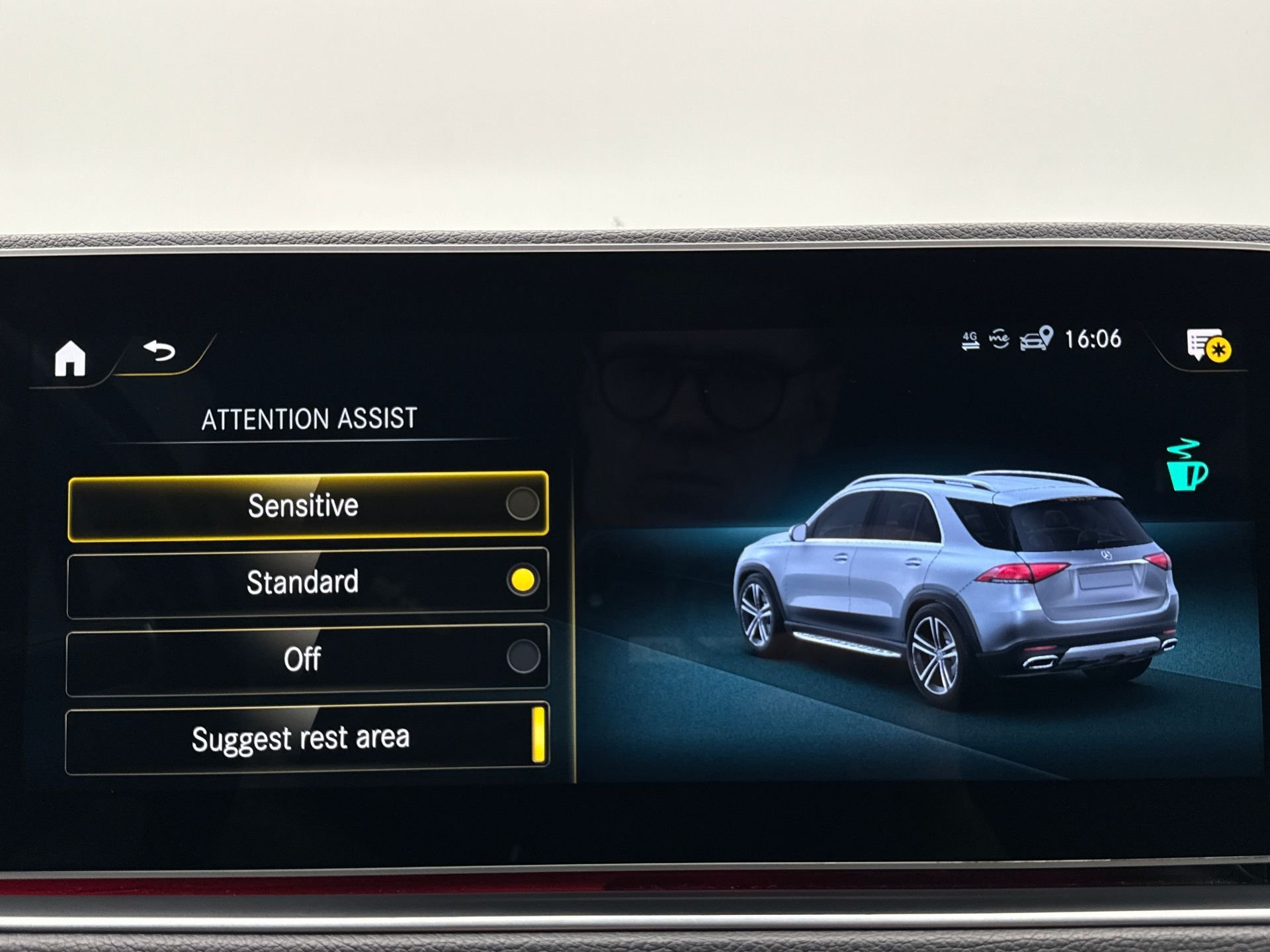This screenshot has width=1270, height=952.
Task: Toggle the Suggest rest area setting
Action: [x=308, y=738]
